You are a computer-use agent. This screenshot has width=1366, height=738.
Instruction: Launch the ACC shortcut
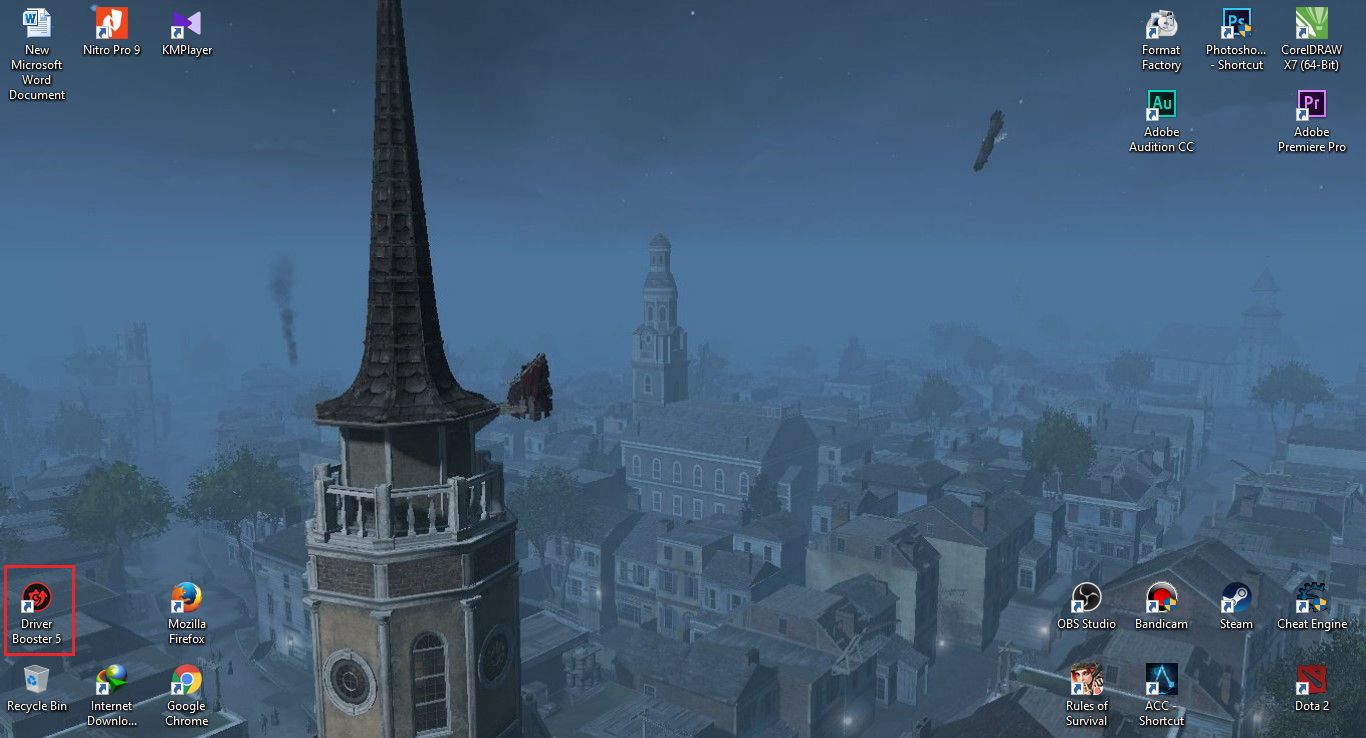tap(1161, 678)
